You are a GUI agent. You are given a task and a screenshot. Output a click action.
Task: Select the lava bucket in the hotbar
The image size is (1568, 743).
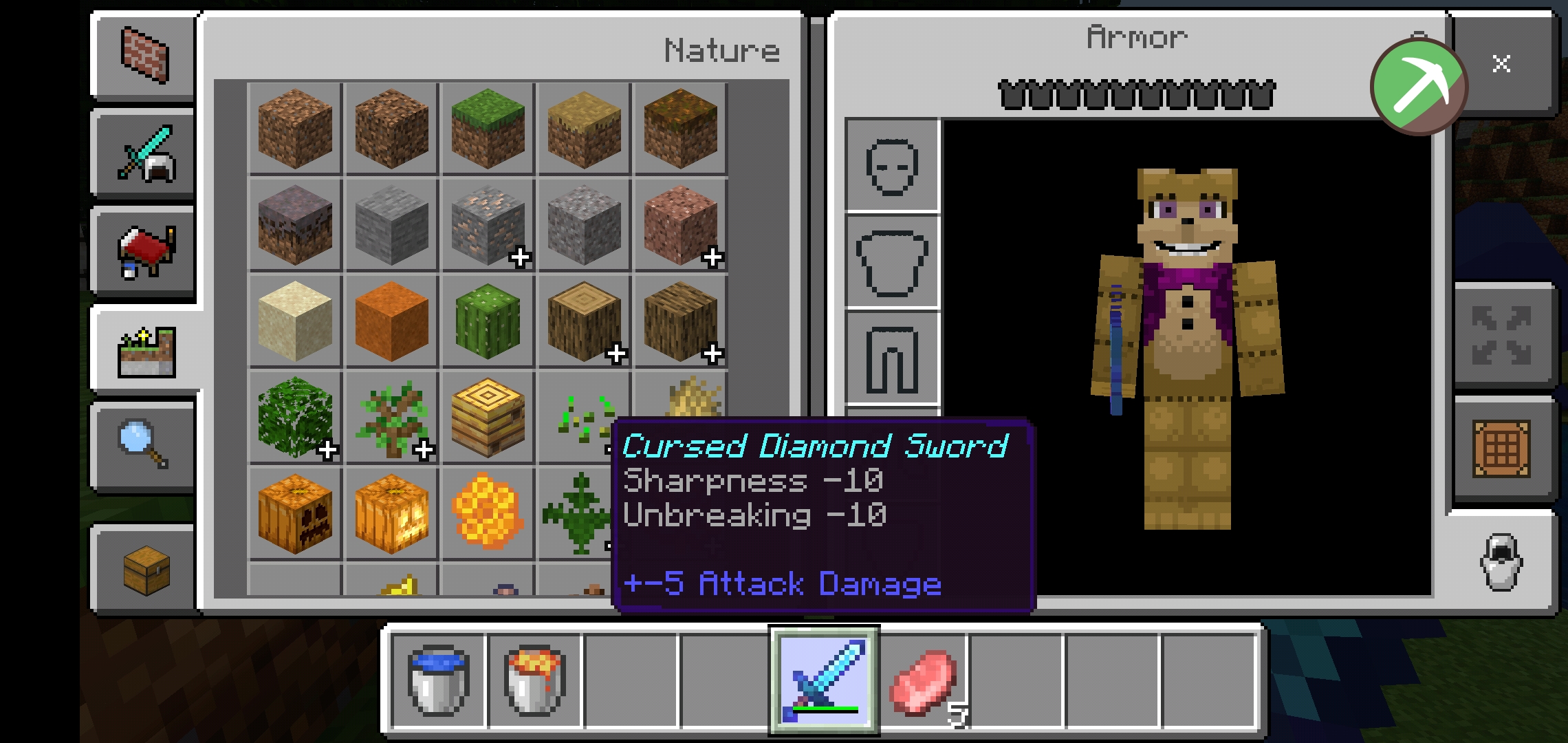[x=533, y=678]
